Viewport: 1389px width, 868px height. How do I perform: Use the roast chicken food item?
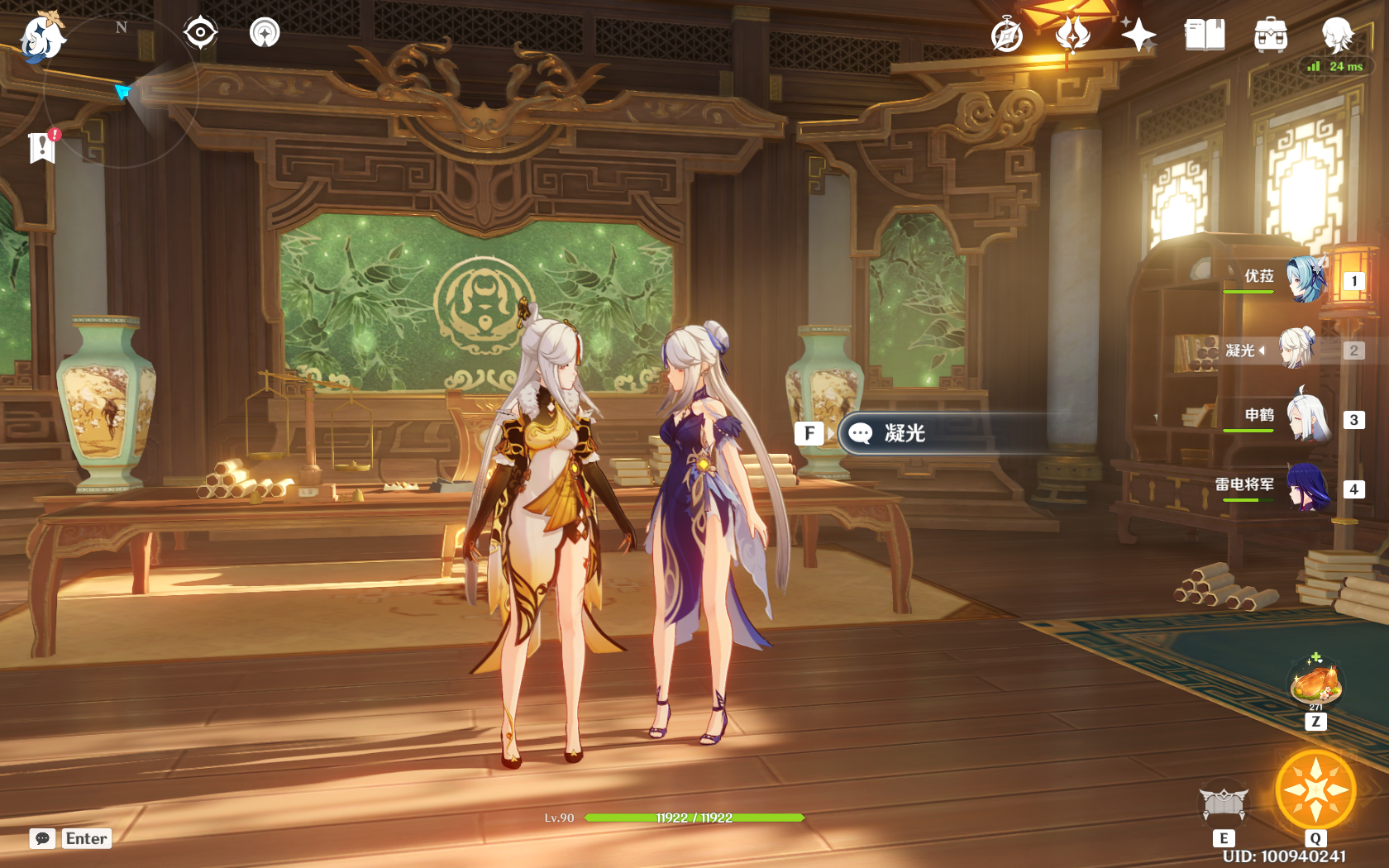coord(1315,684)
